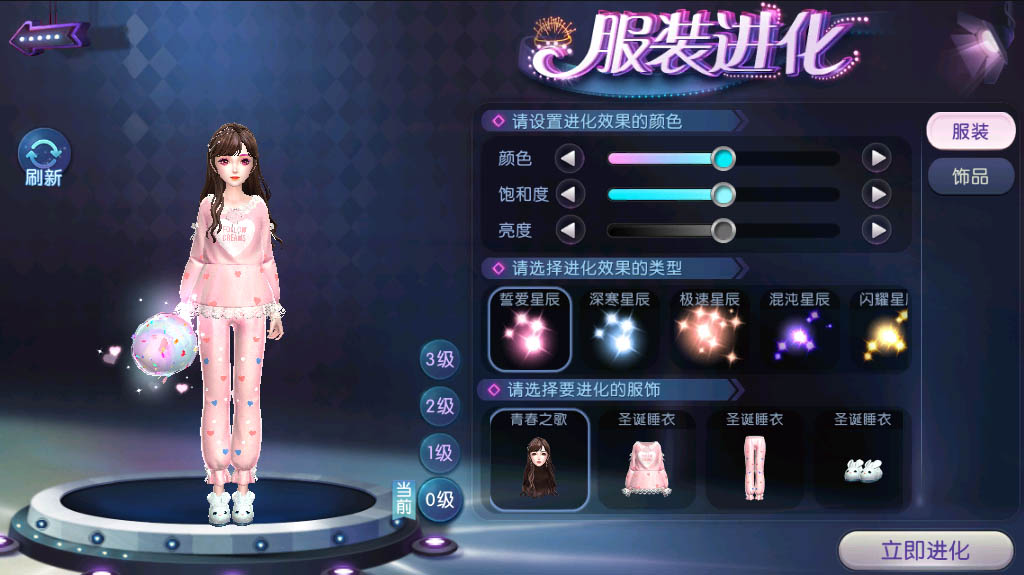Decrease 颜色 with the left arrow
The height and width of the screenshot is (575, 1024).
[x=570, y=158]
